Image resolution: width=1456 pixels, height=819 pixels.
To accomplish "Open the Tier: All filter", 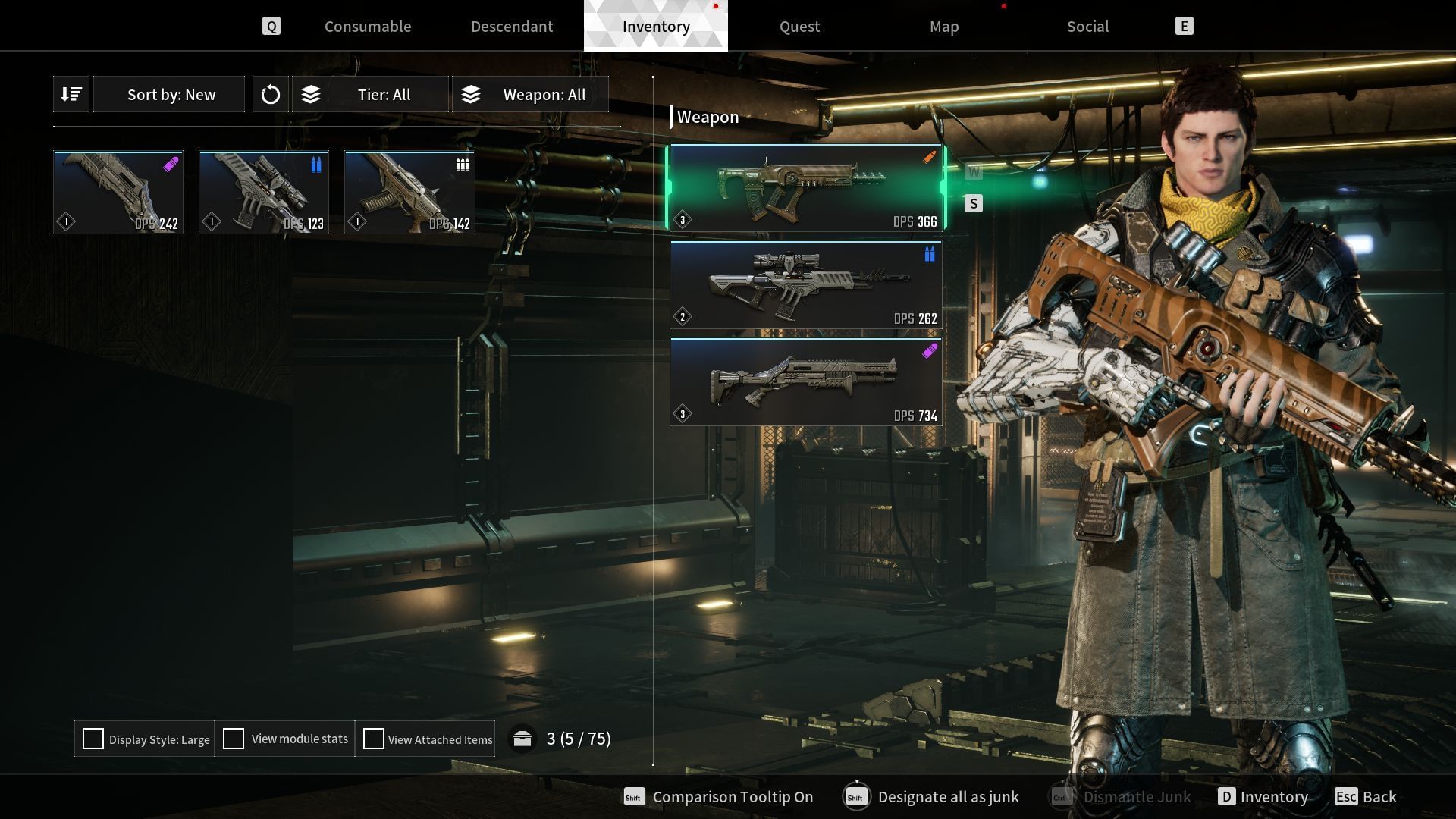I will (x=372, y=95).
